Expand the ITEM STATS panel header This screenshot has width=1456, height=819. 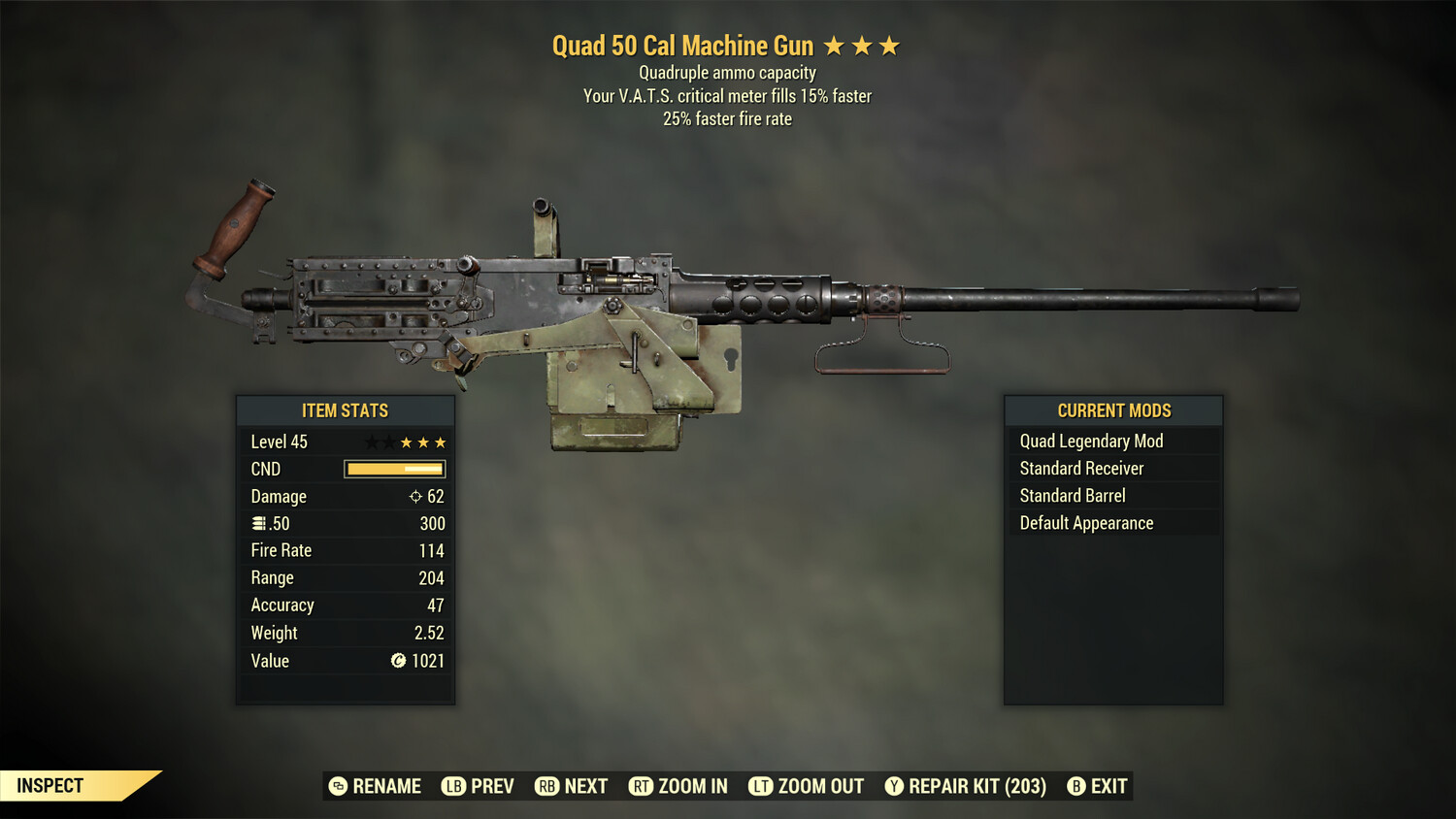tap(346, 410)
